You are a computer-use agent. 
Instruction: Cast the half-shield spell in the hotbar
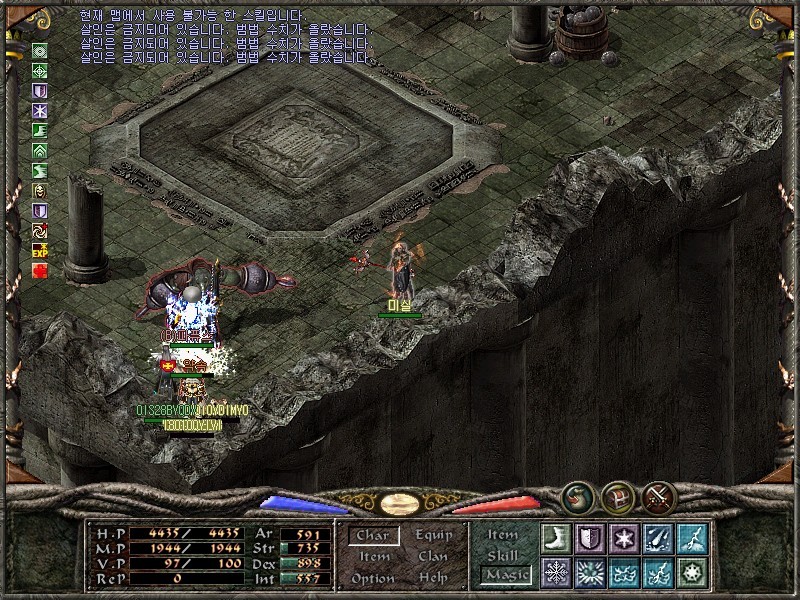pos(590,538)
